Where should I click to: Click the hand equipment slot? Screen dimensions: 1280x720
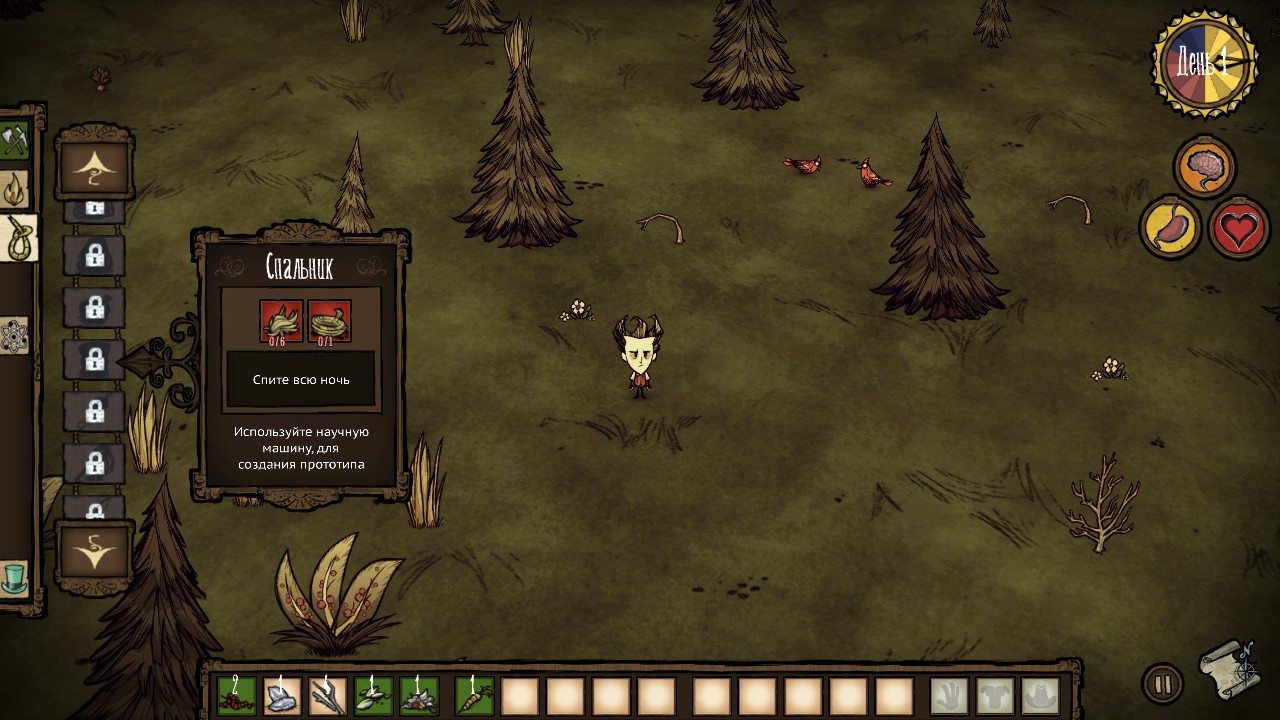(x=949, y=696)
